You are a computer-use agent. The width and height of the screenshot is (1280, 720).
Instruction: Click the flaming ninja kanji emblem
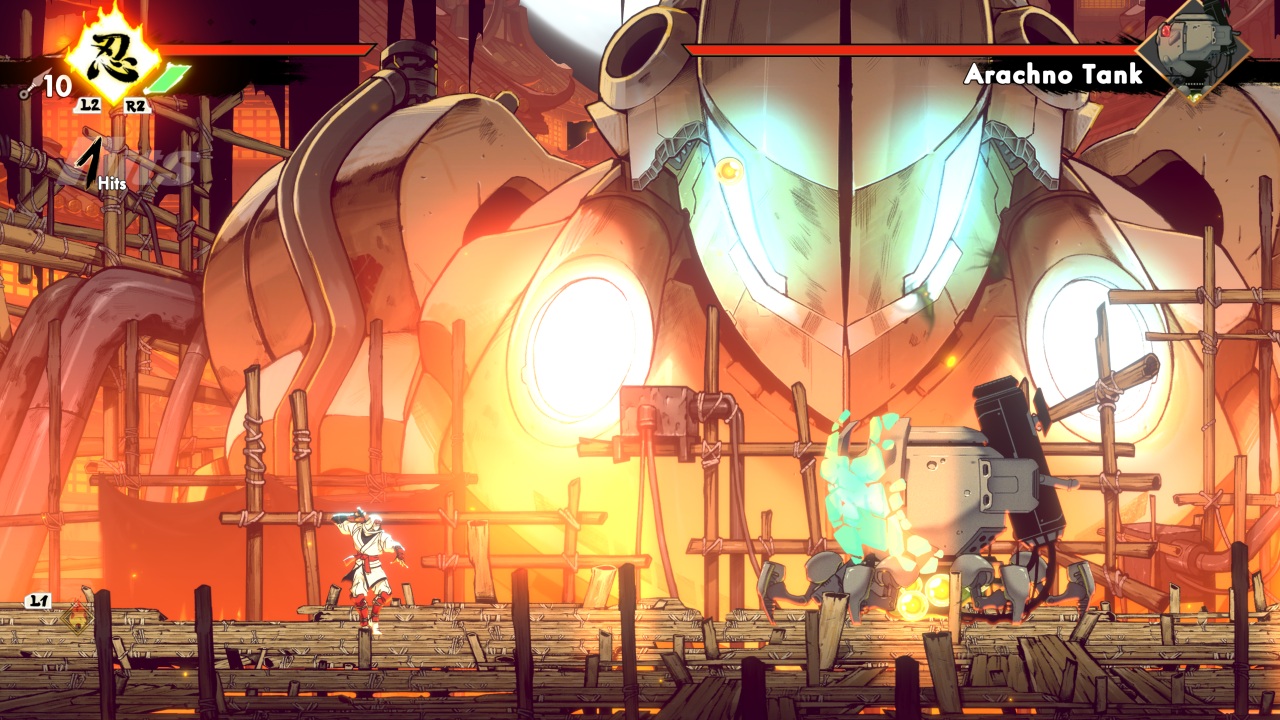click(x=113, y=55)
